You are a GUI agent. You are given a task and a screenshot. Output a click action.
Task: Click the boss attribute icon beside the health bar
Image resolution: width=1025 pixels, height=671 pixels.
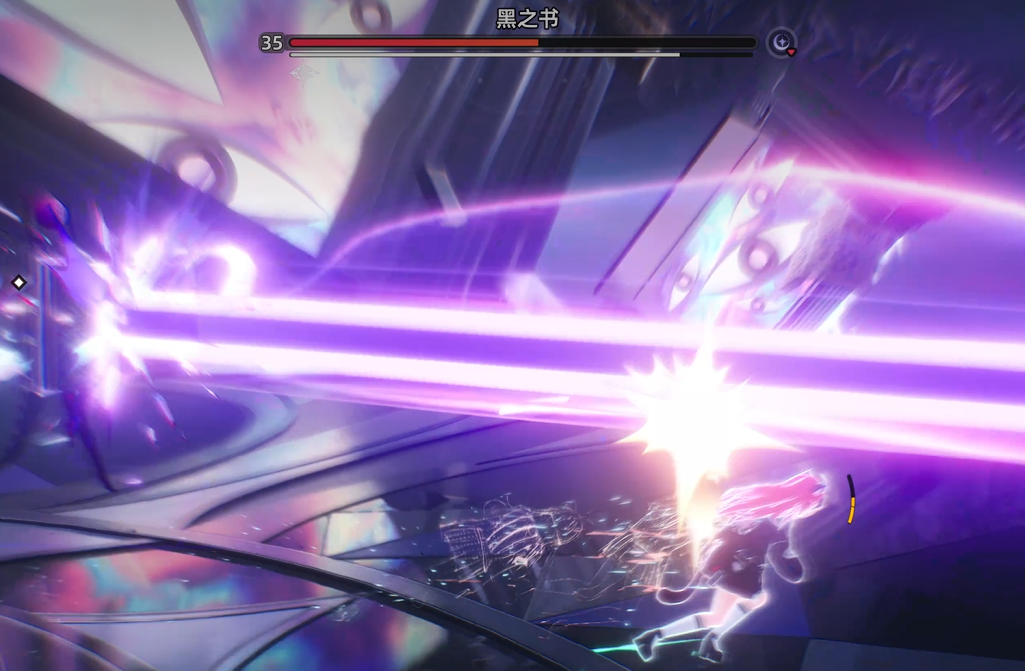coord(780,43)
